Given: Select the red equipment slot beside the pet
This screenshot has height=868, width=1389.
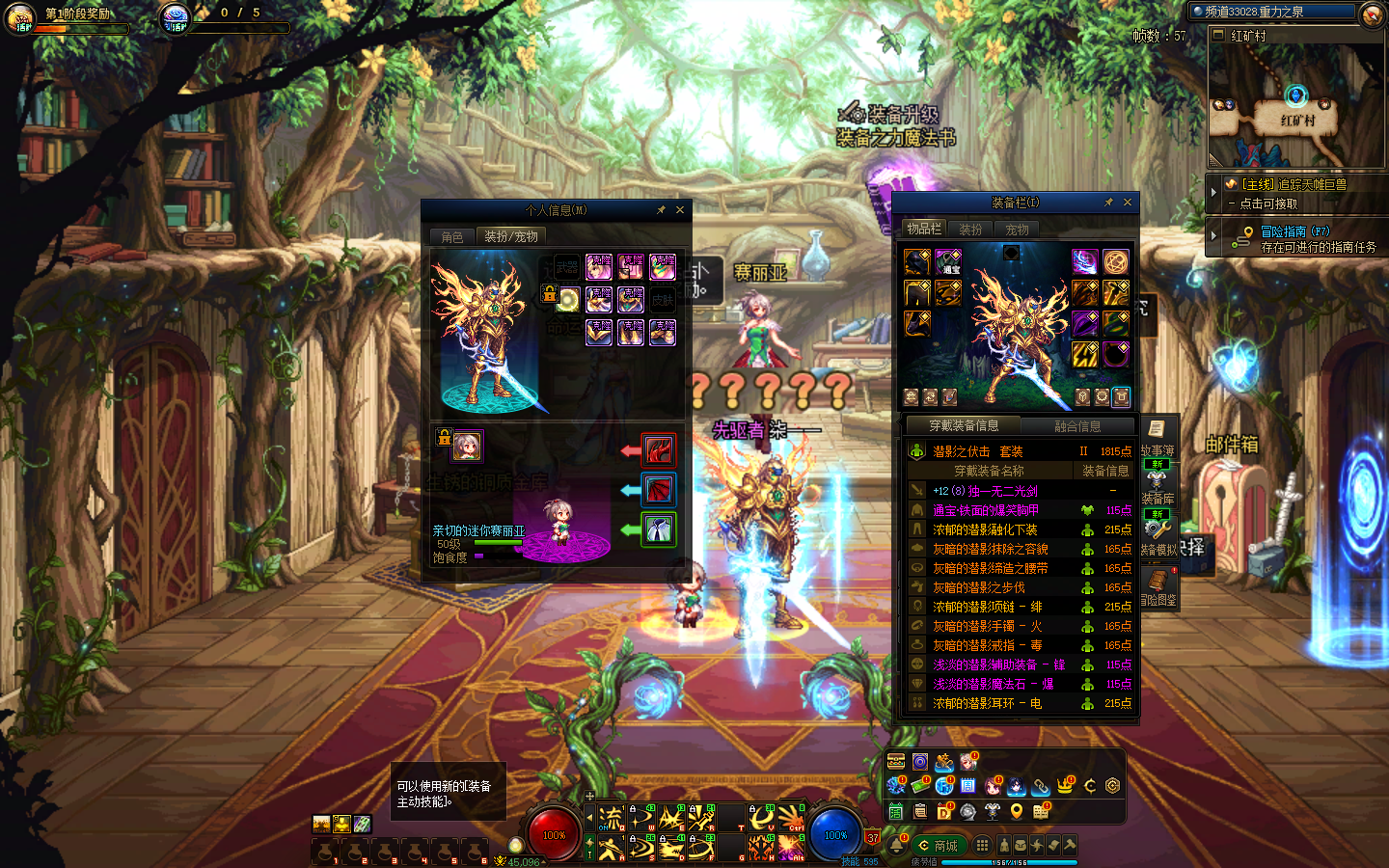Looking at the screenshot, I should tap(659, 449).
